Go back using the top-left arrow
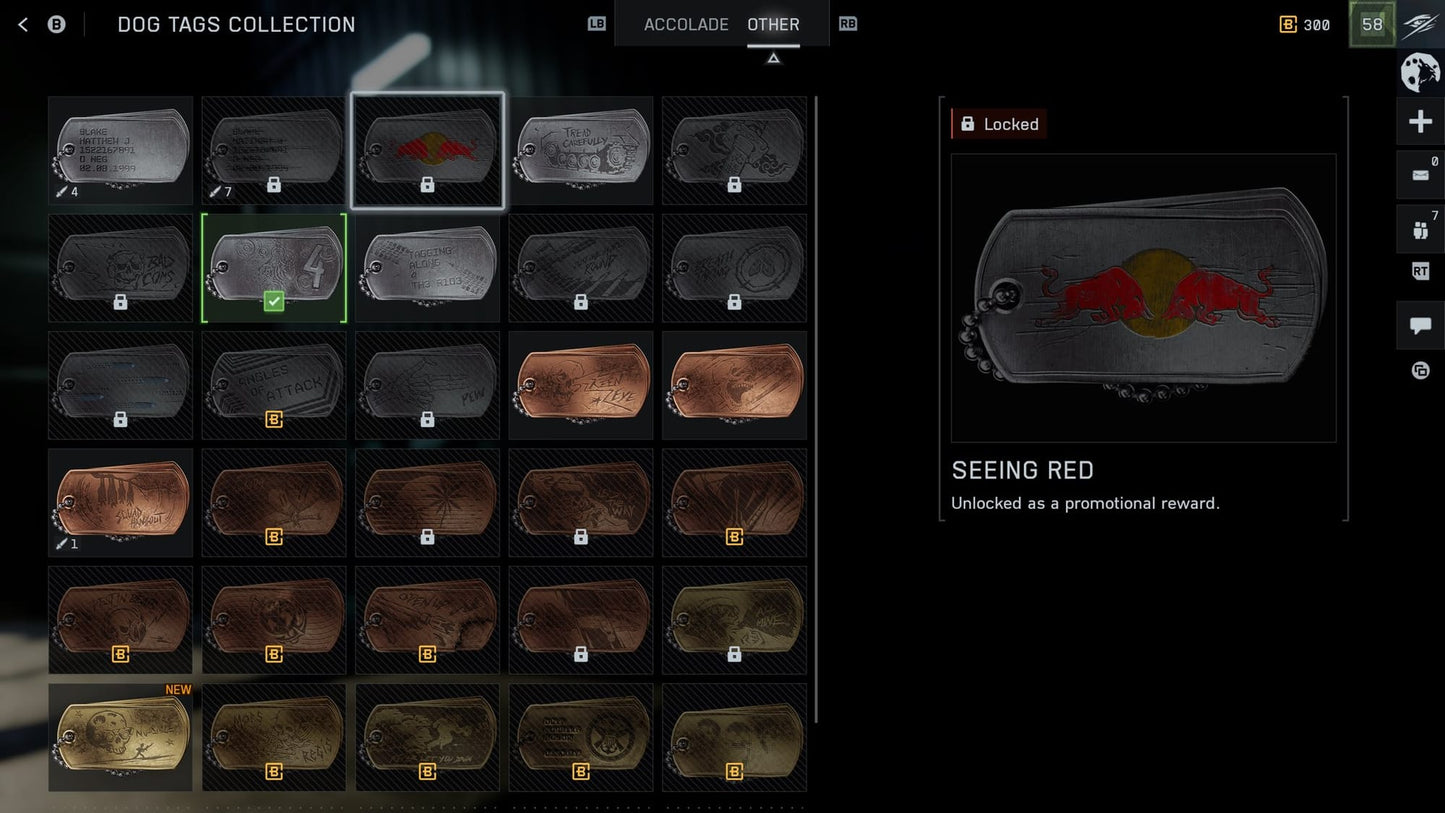Image resolution: width=1445 pixels, height=813 pixels. pos(23,25)
